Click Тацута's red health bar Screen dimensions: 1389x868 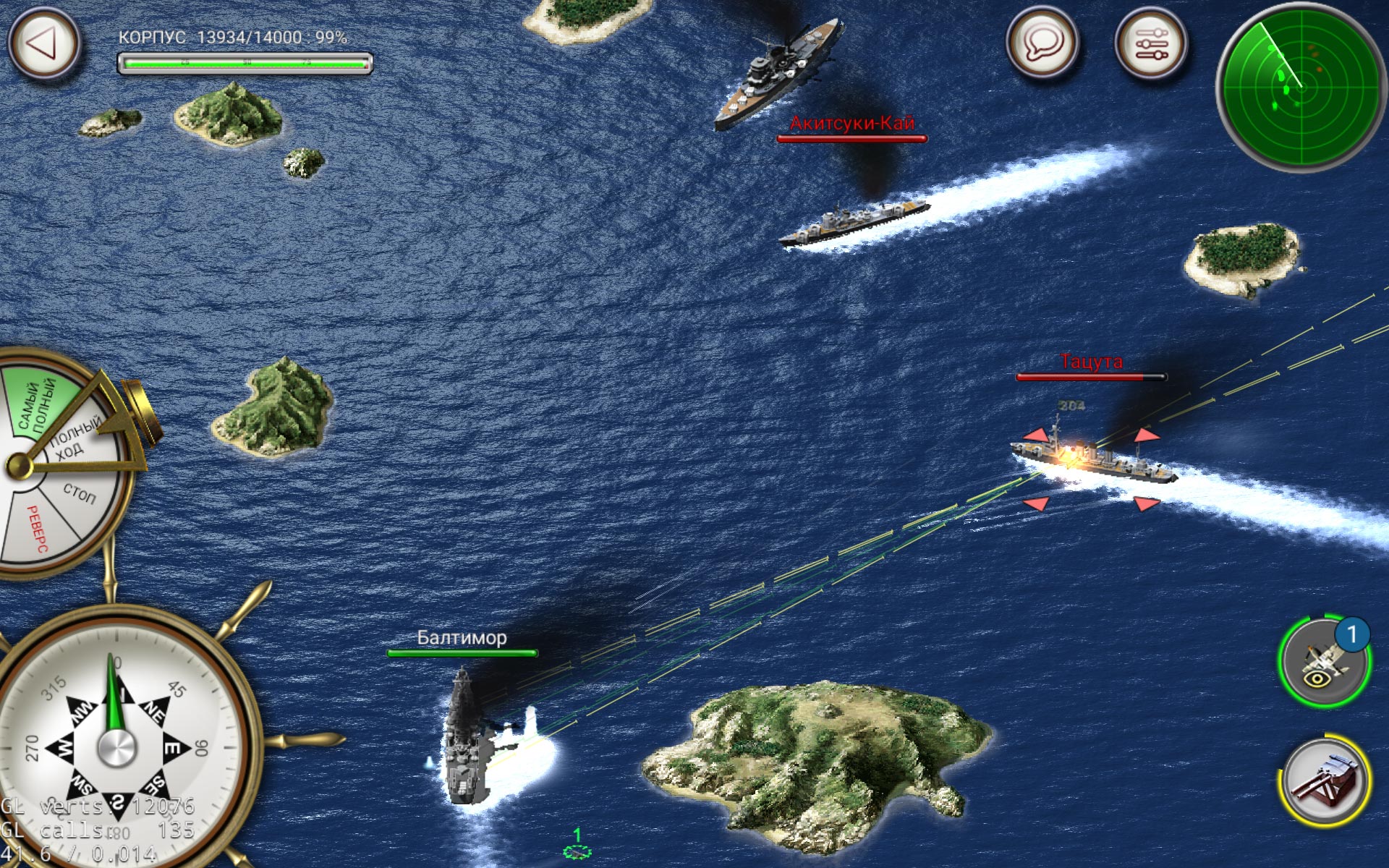coord(1090,375)
